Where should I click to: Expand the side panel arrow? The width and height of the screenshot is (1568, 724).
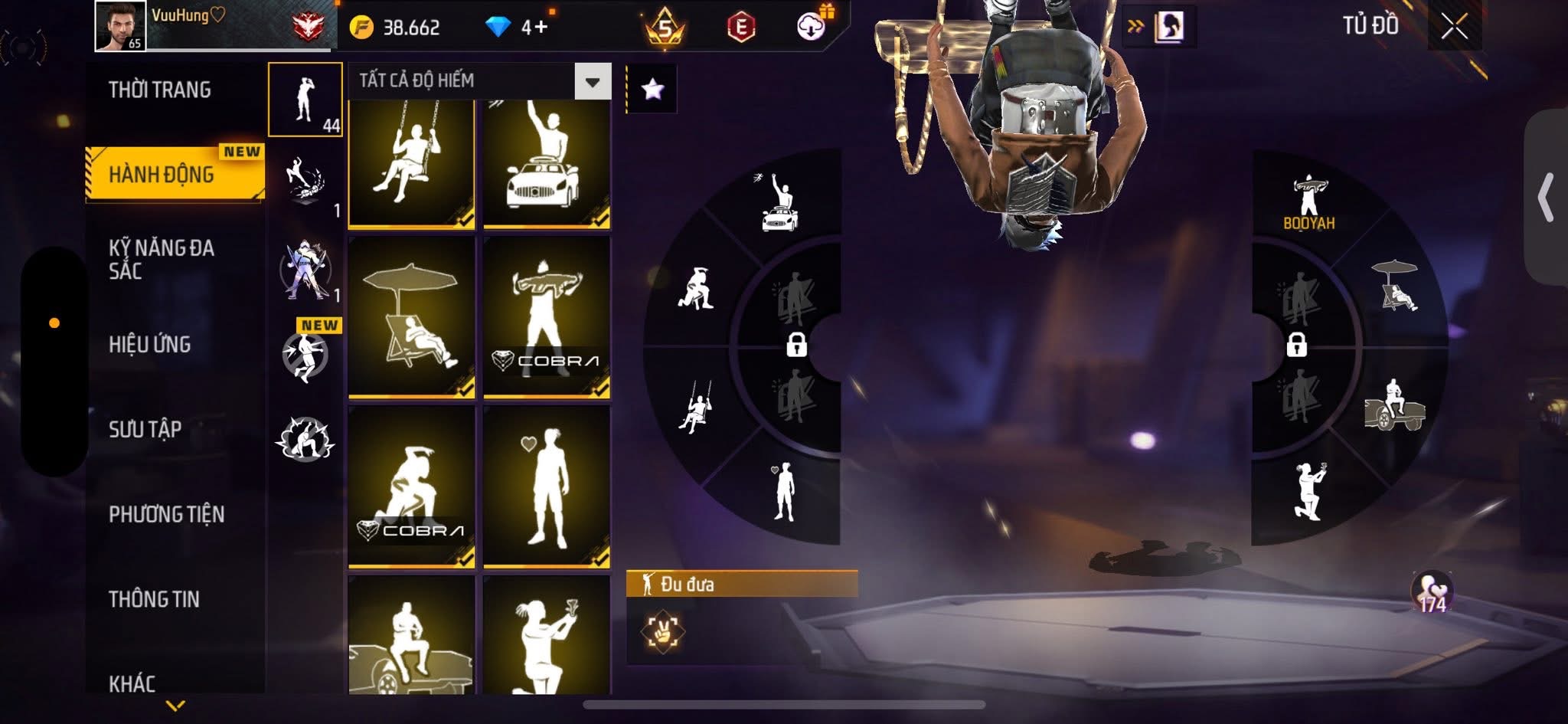(x=1547, y=198)
